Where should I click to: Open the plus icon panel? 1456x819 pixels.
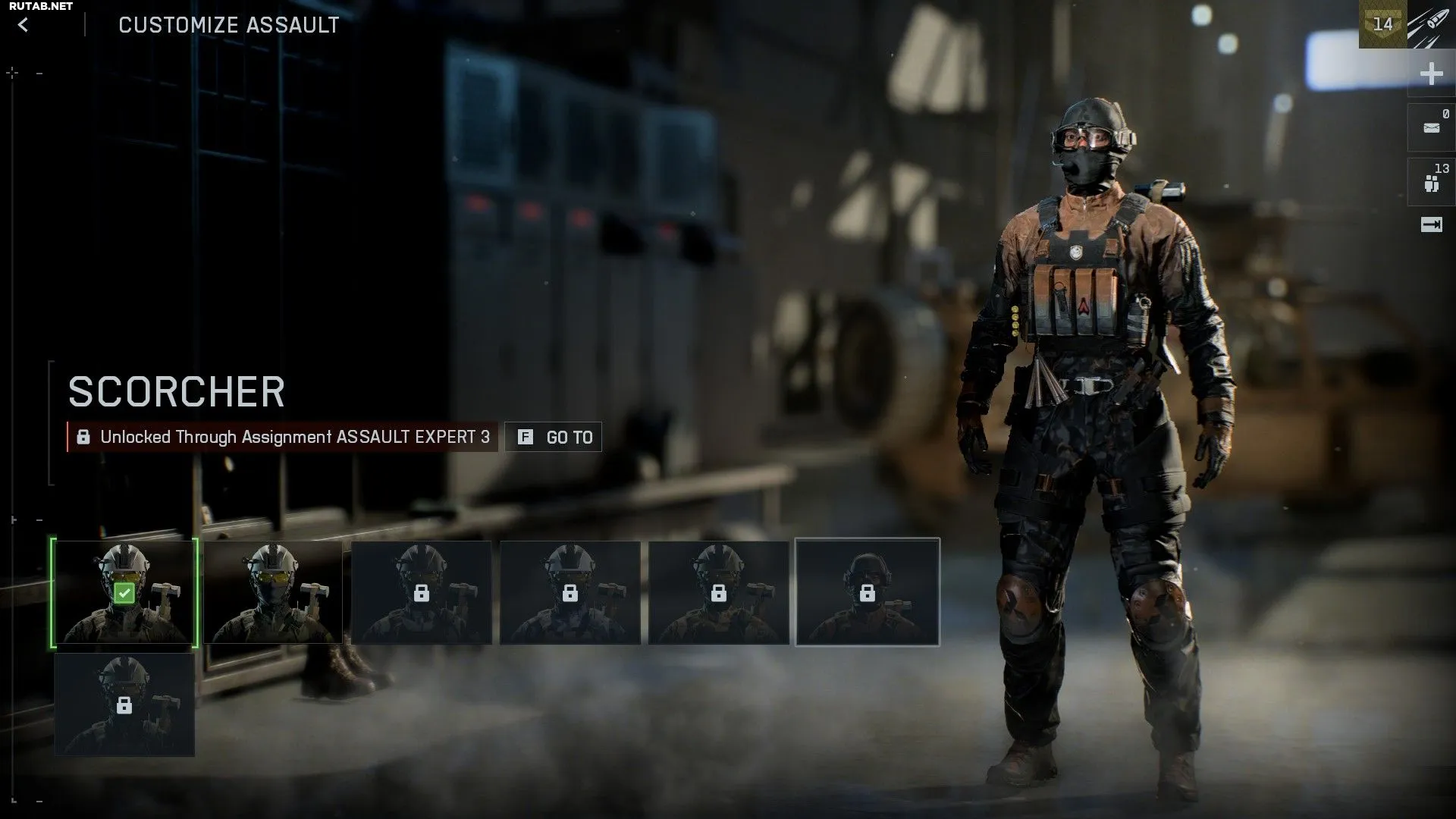point(1431,74)
